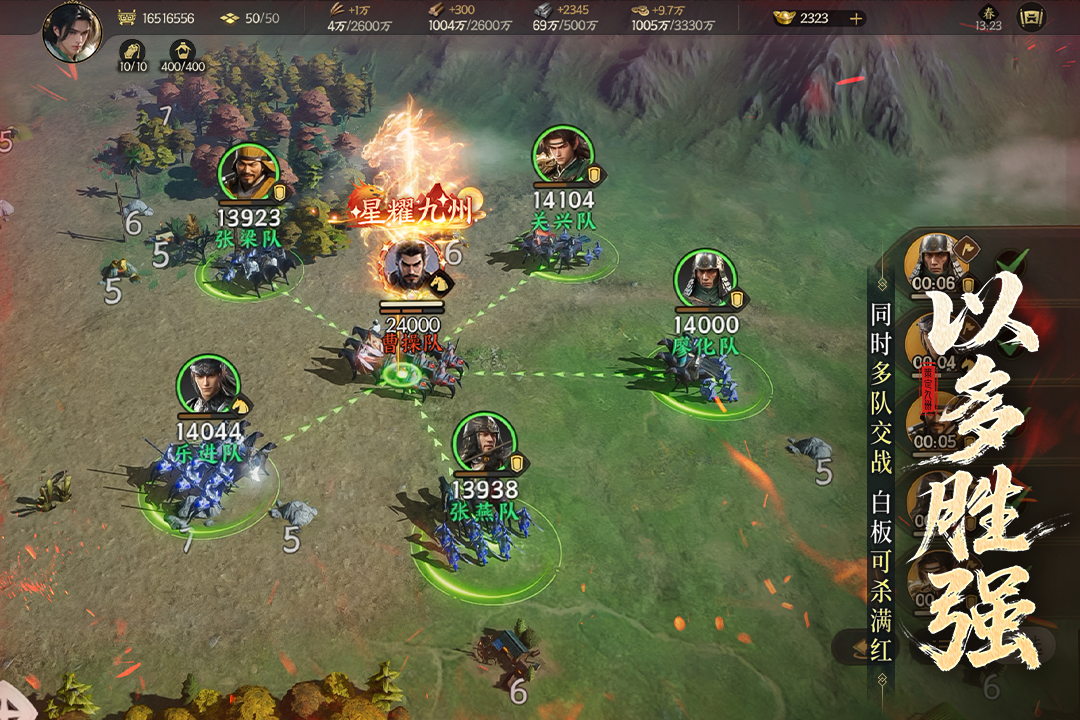Select the enemy 曹操队 general portrait

[x=410, y=267]
